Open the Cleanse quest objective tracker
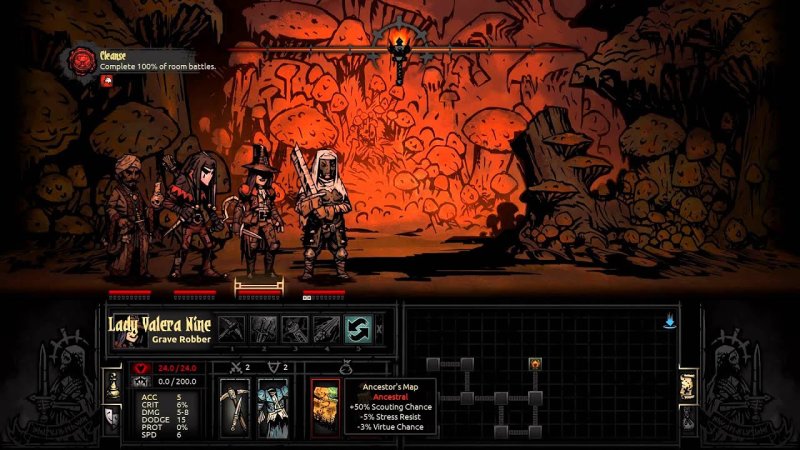This screenshot has width=800, height=450. click(x=82, y=60)
